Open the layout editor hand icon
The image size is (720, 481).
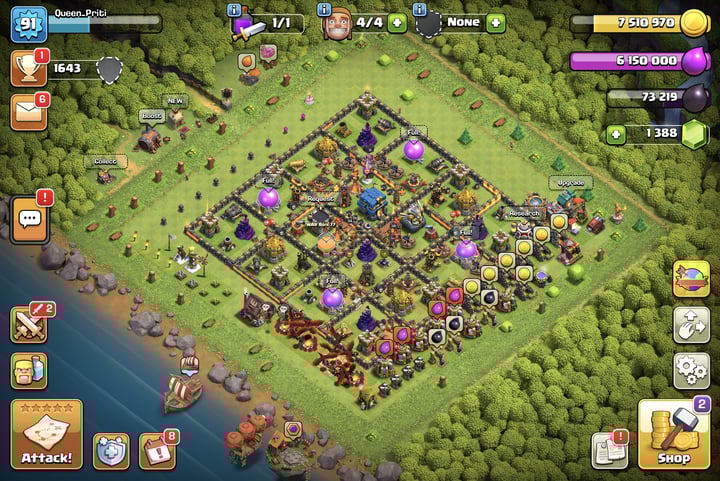tap(692, 323)
